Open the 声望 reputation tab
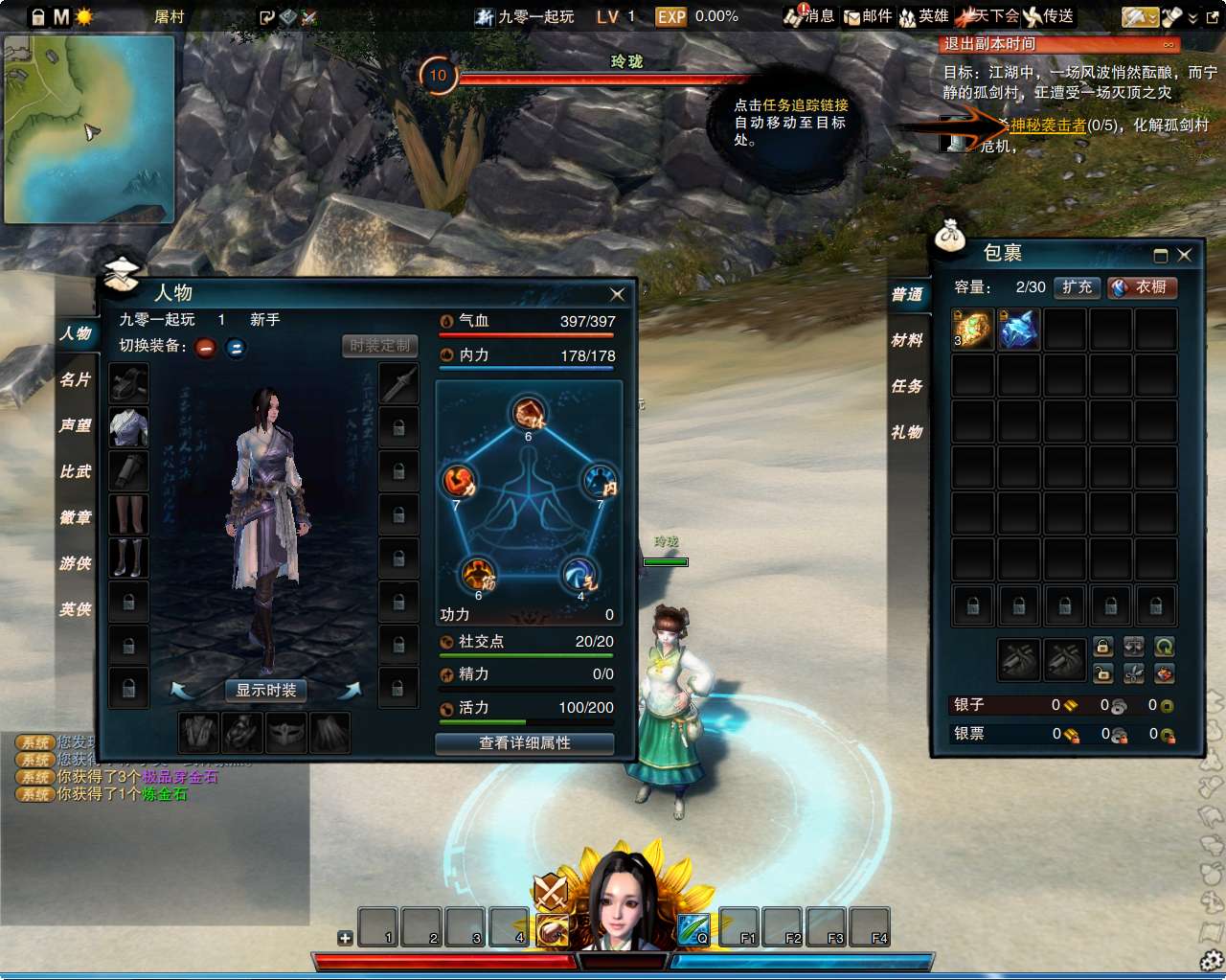 pos(76,425)
